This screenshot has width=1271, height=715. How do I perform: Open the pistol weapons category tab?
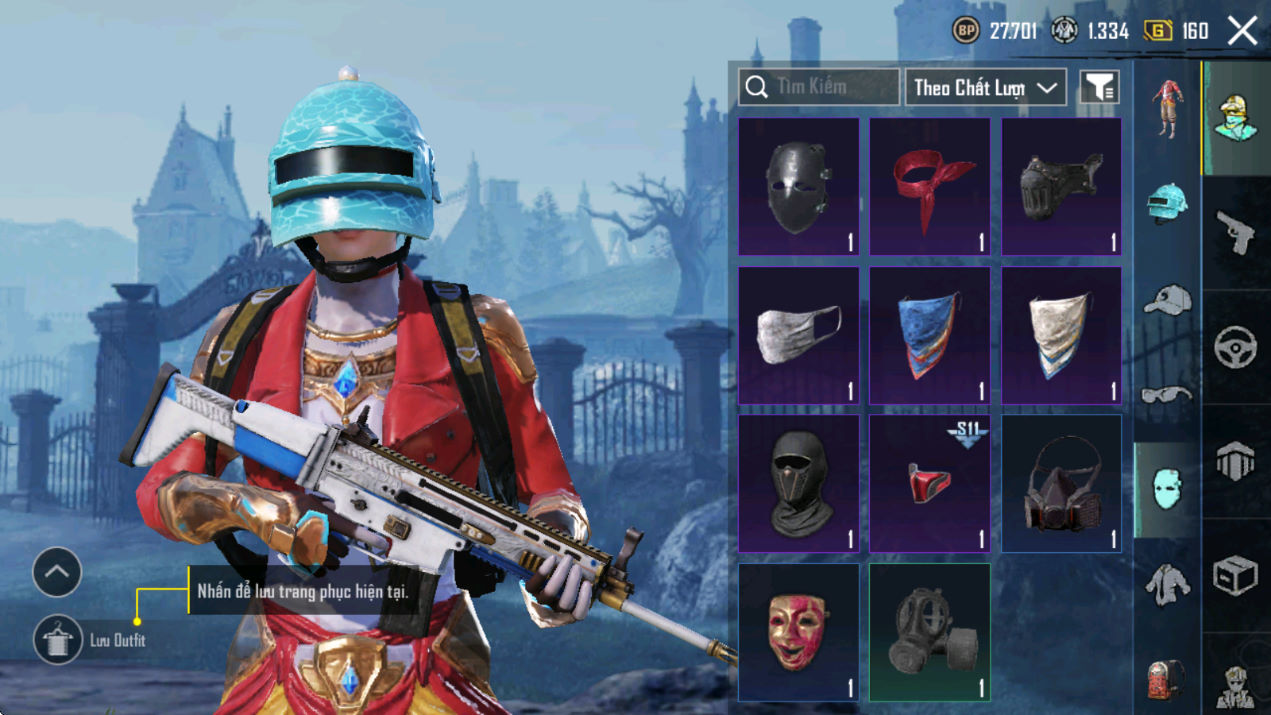point(1236,233)
